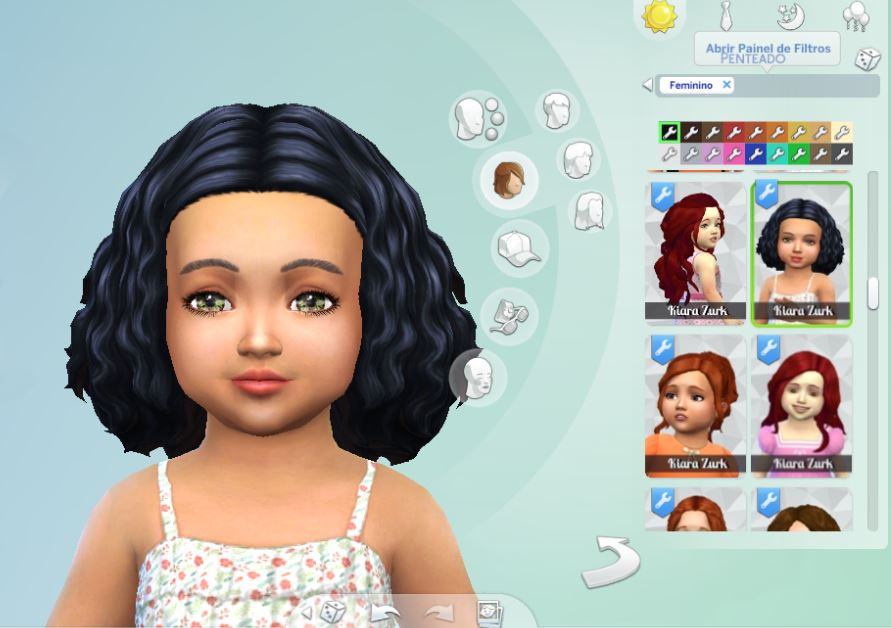This screenshot has height=628, width=891.
Task: Switch to the necktie formal outfit tab
Action: coord(727,14)
